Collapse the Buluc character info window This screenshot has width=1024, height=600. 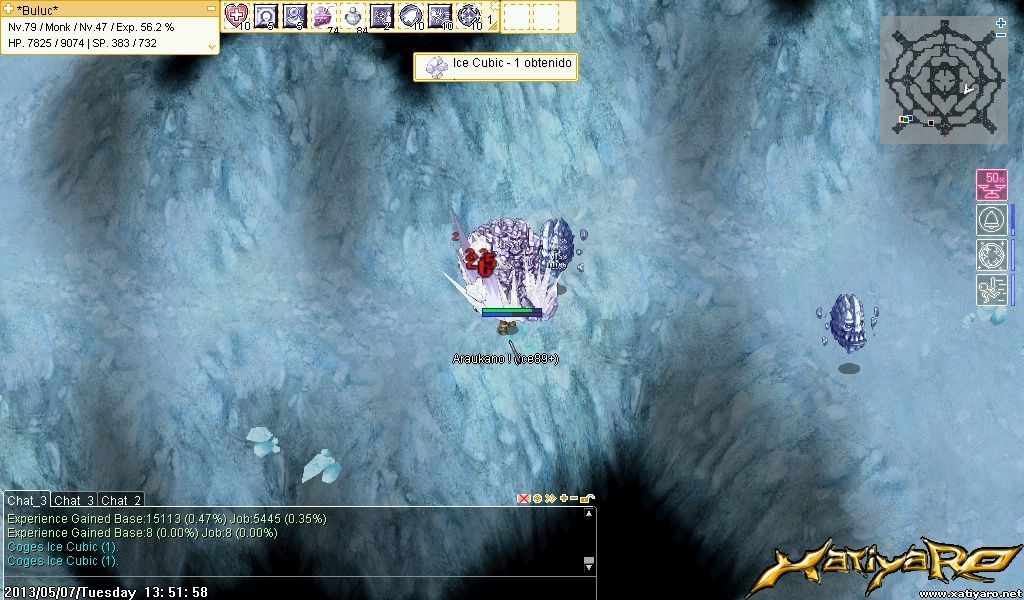[211, 8]
